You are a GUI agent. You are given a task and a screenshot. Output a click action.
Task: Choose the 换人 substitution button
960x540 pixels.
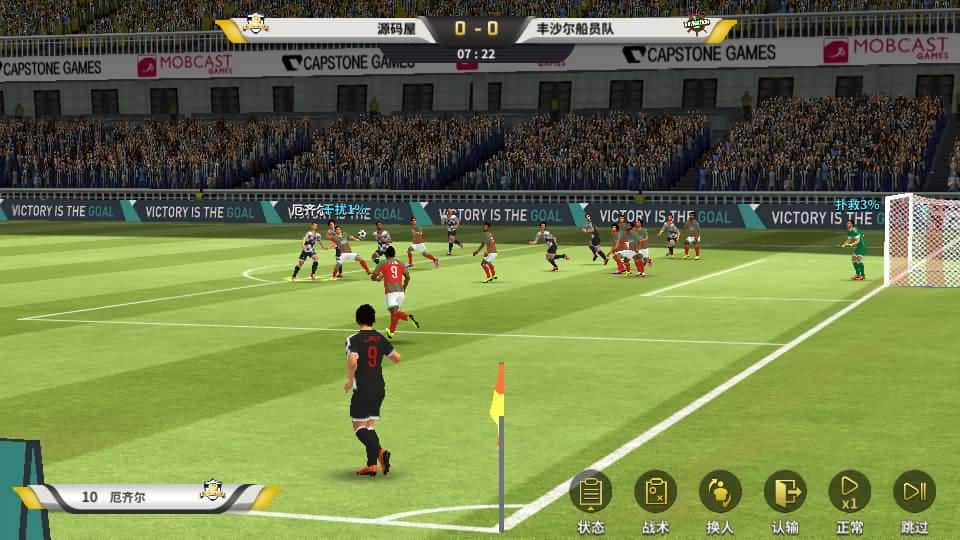click(720, 492)
